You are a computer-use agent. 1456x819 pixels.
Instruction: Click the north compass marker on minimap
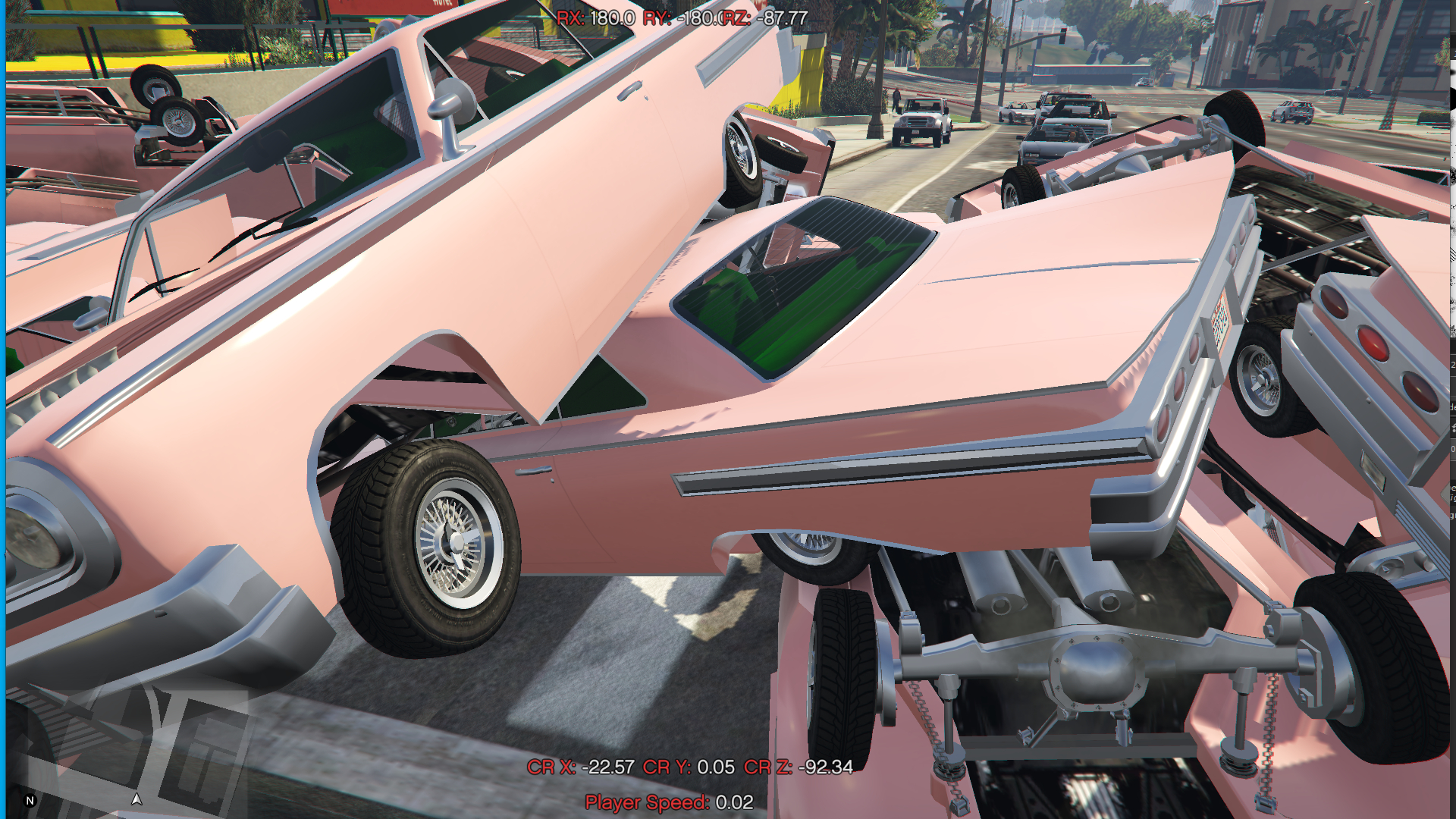30,801
